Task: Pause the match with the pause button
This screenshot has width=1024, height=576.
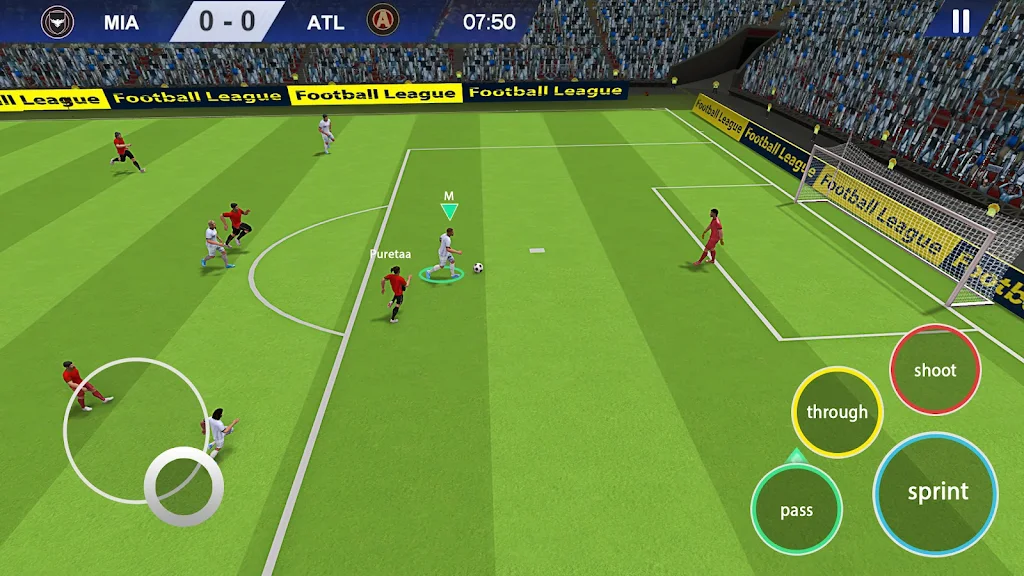Action: pos(960,21)
